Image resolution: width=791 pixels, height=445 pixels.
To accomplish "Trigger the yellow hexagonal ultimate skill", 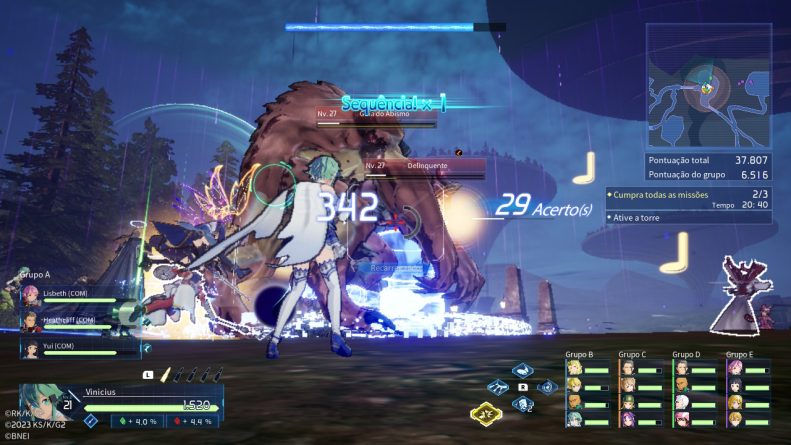I will coord(486,413).
